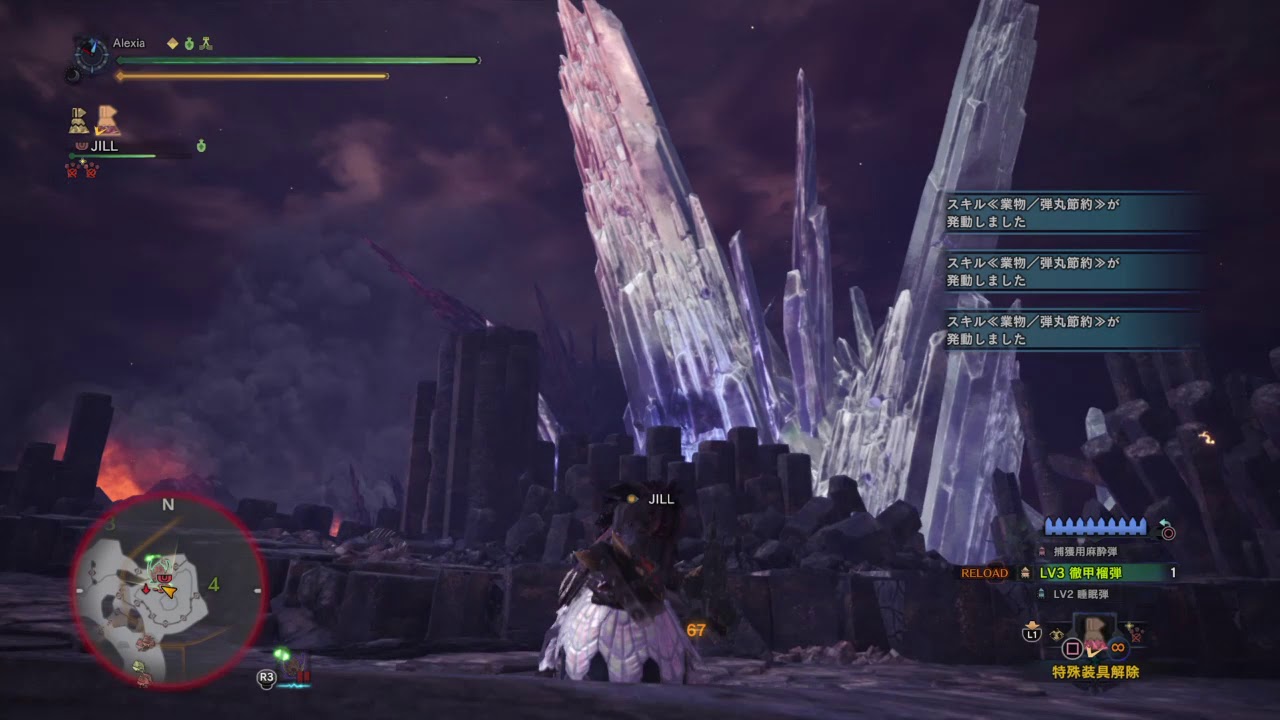The width and height of the screenshot is (1280, 720).
Task: Click the JILL party member entry
Action: [104, 146]
